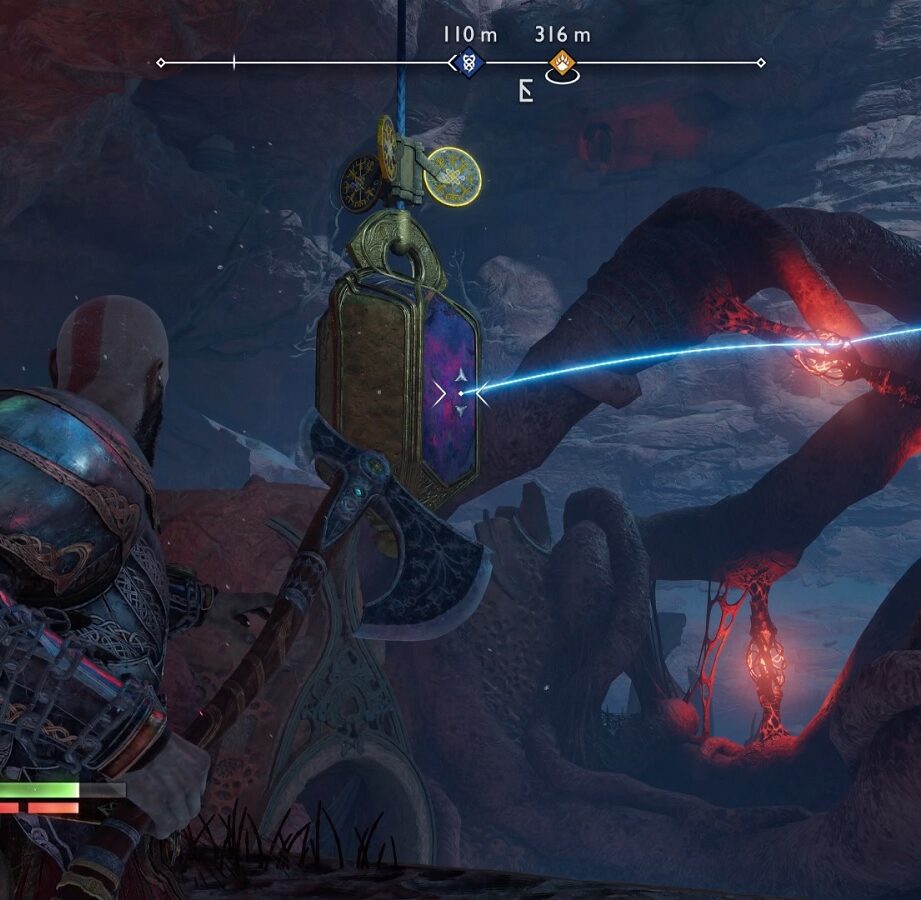Select the blue diamond compass marker
This screenshot has height=900, width=921.
(x=469, y=63)
